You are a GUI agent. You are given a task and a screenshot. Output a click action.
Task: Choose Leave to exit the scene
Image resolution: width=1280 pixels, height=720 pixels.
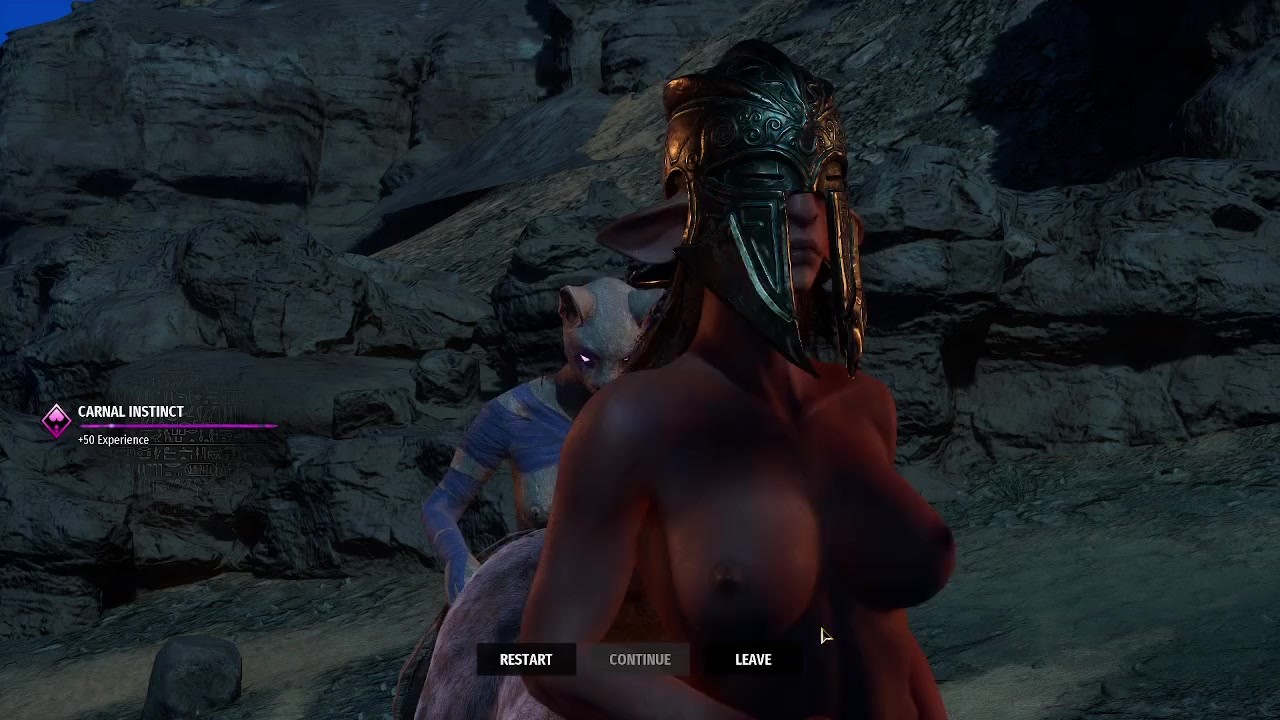coord(753,659)
